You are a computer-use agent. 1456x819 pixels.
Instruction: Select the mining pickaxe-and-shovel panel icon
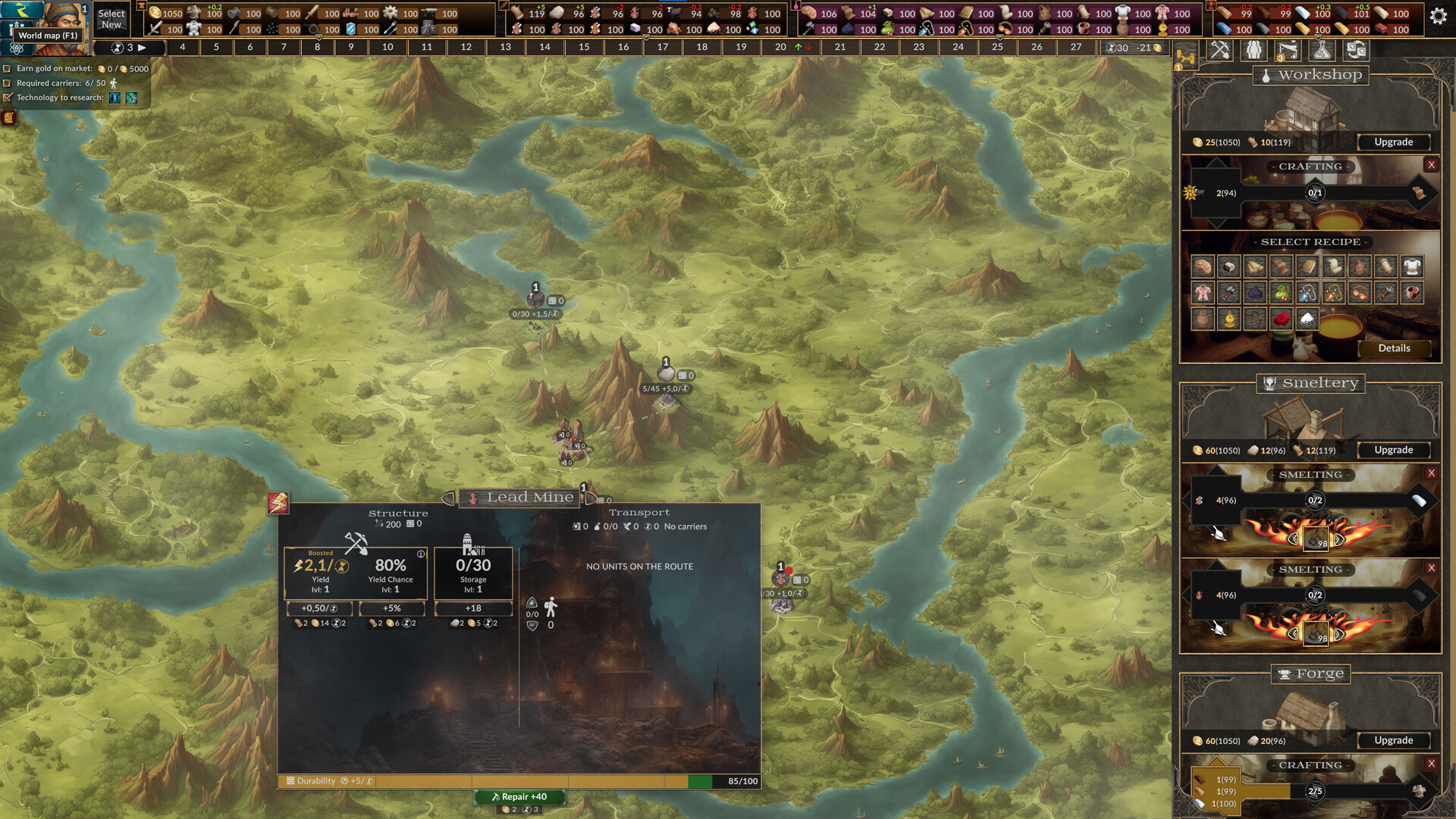click(x=1219, y=50)
